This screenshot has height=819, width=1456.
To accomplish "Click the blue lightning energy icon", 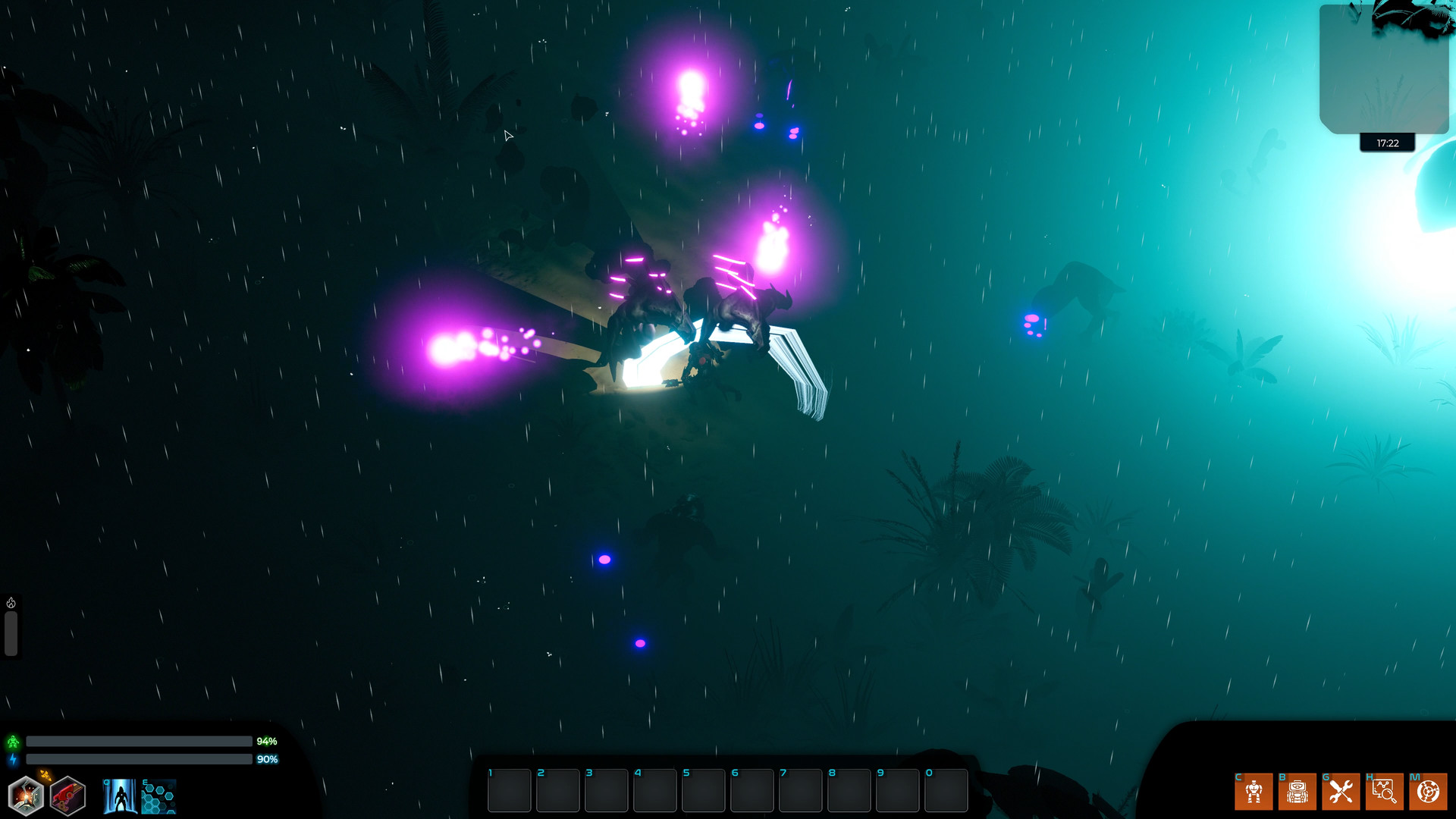I will coord(13,758).
